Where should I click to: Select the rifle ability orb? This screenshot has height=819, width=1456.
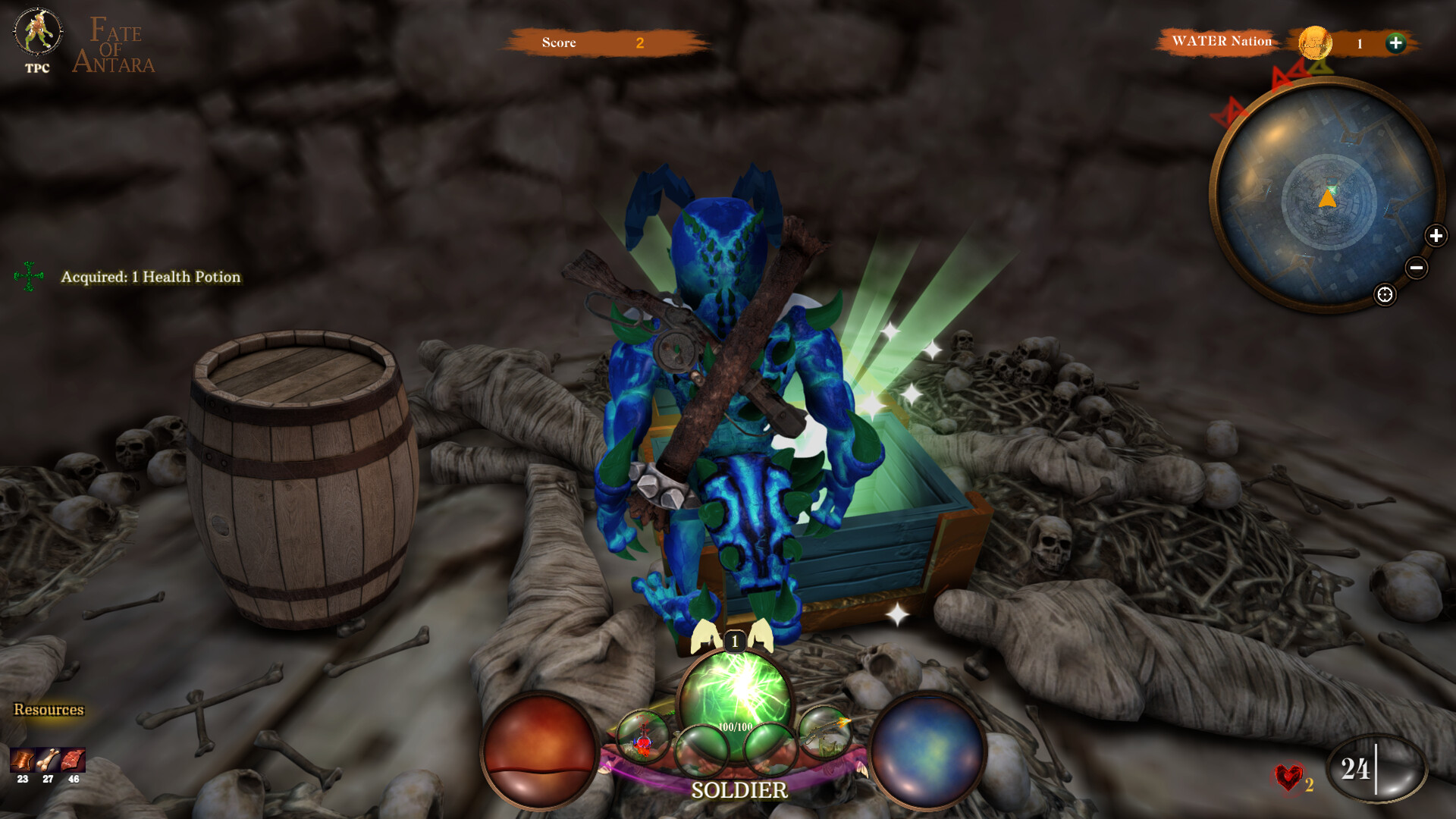pos(825,734)
